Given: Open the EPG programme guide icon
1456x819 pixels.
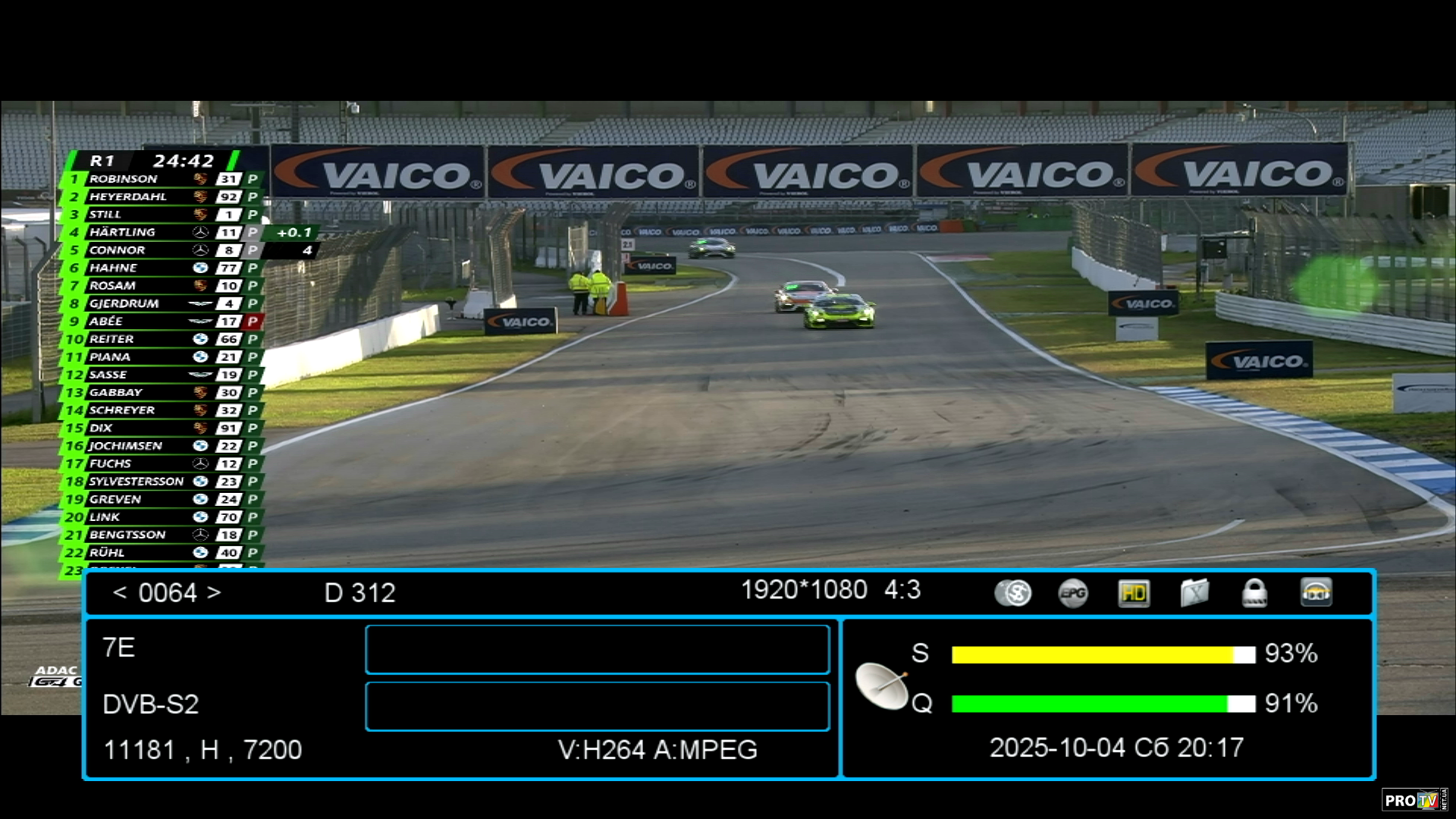Looking at the screenshot, I should [1073, 593].
